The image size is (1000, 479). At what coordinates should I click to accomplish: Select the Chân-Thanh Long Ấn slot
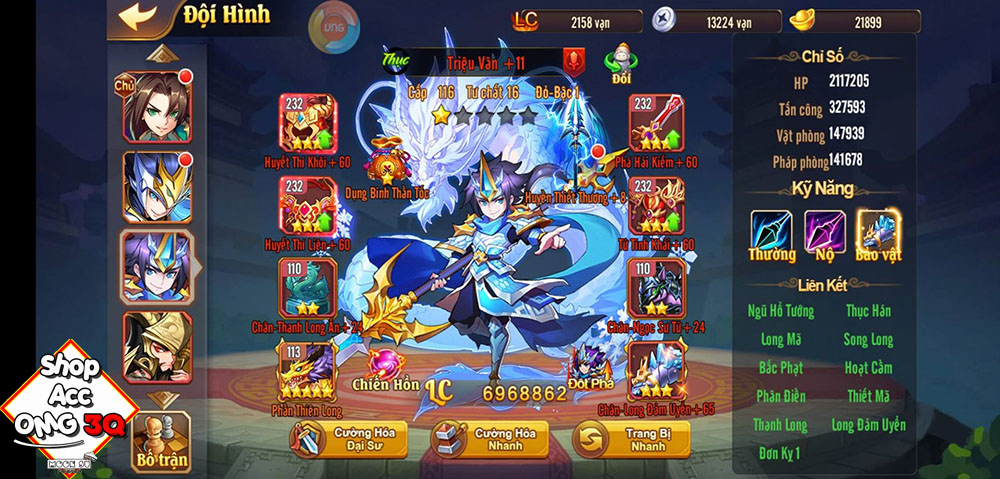pyautogui.click(x=308, y=289)
